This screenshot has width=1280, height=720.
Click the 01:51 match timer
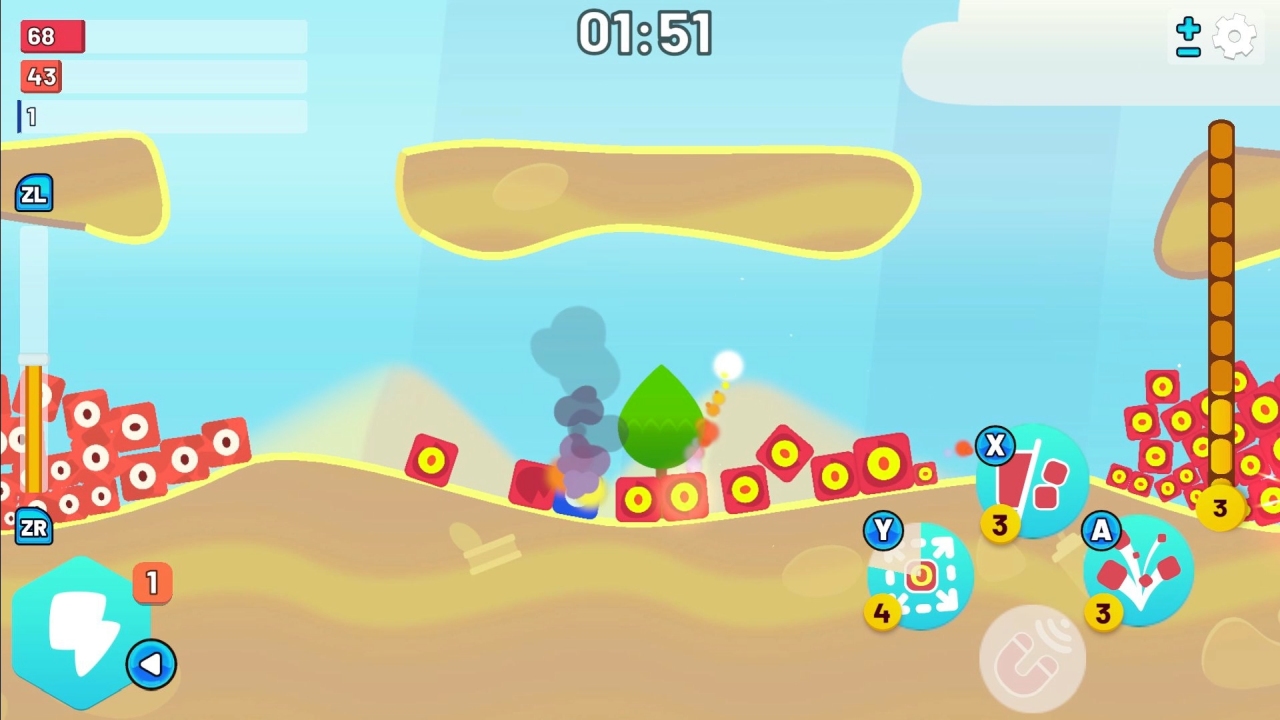[643, 31]
